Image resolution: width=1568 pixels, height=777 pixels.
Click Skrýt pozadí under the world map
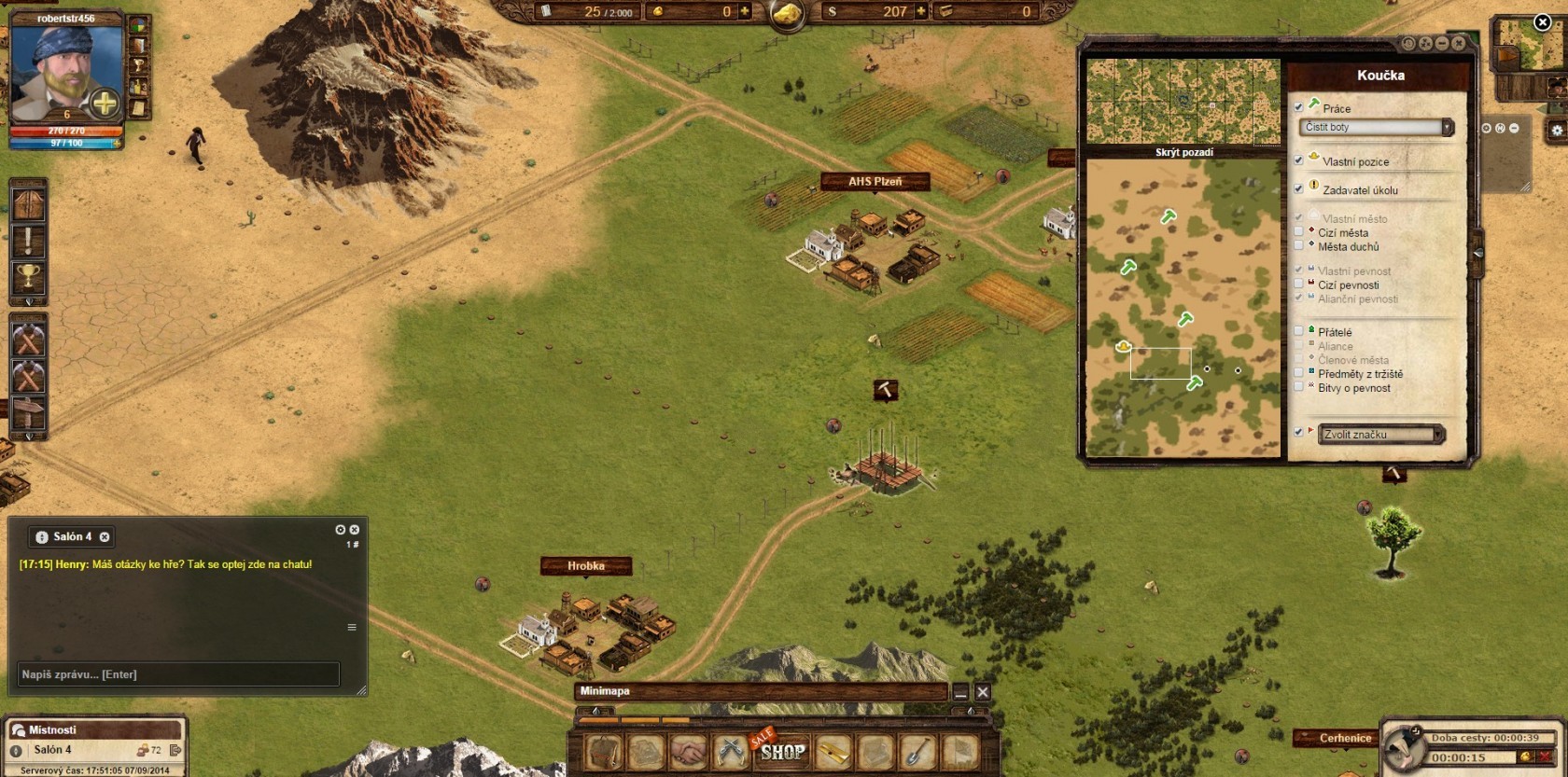point(1183,152)
